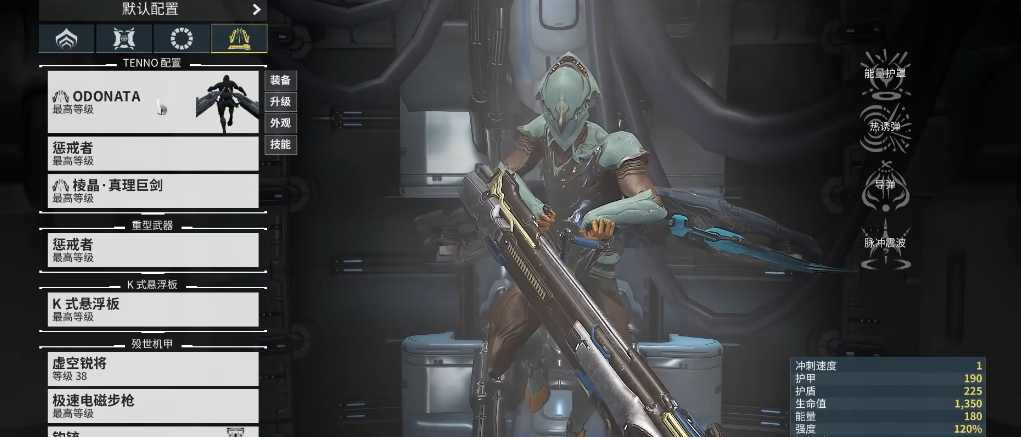Screen dimensions: 1021x437
Task: Switch to the second tab with square emblem
Action: coord(125,39)
